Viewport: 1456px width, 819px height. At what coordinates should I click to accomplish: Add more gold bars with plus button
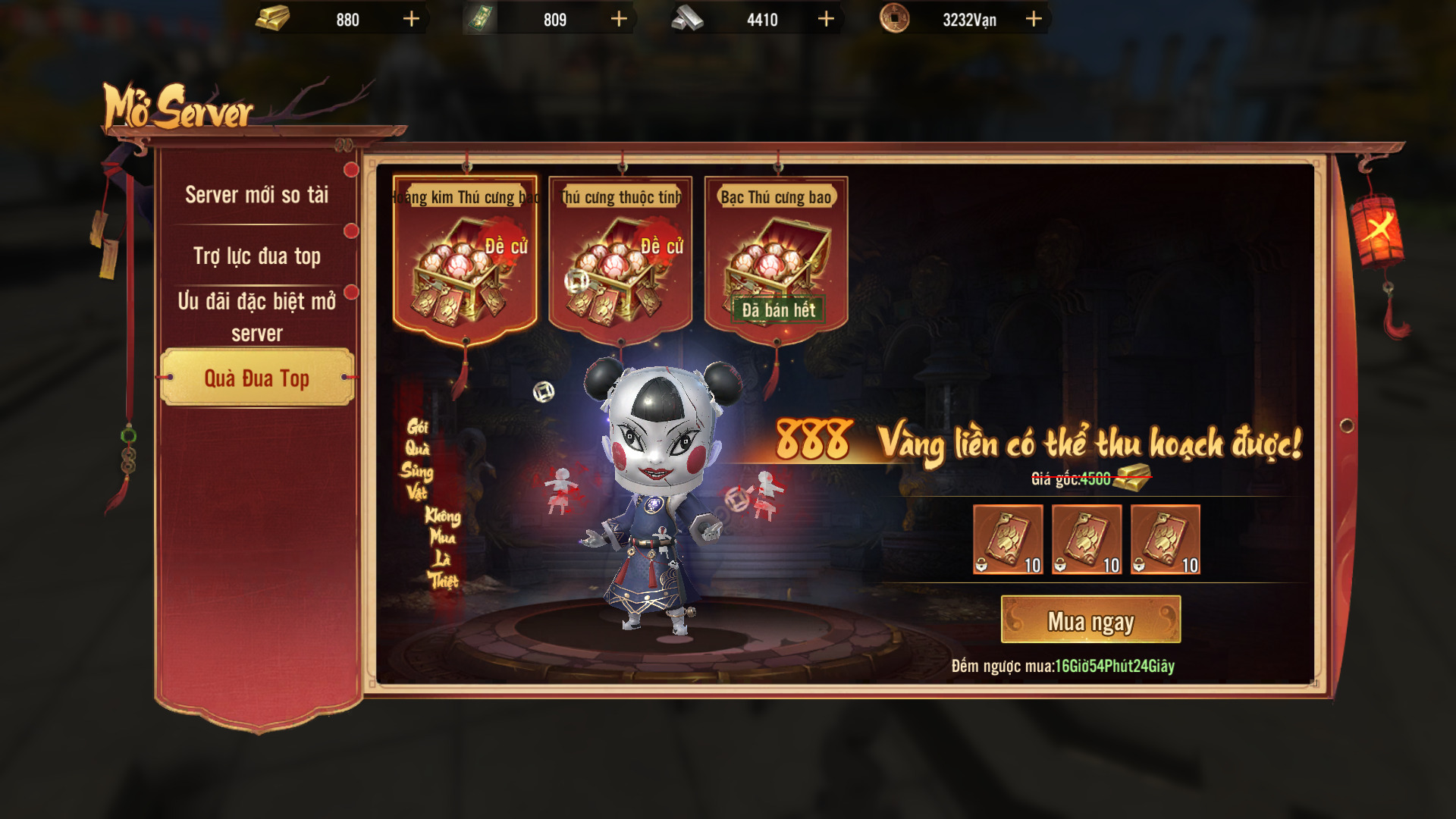[411, 19]
